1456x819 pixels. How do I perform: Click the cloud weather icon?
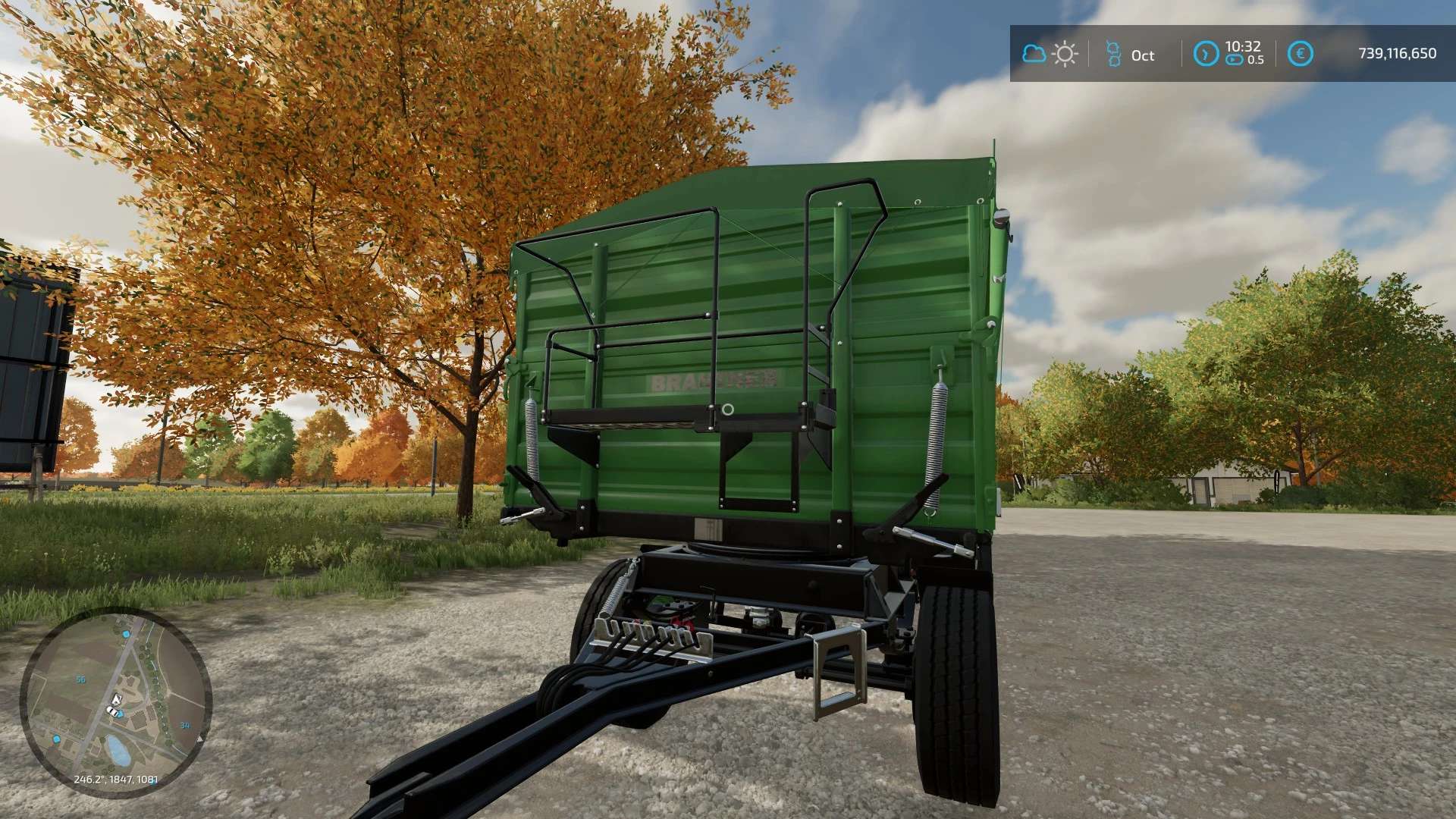coord(1034,54)
